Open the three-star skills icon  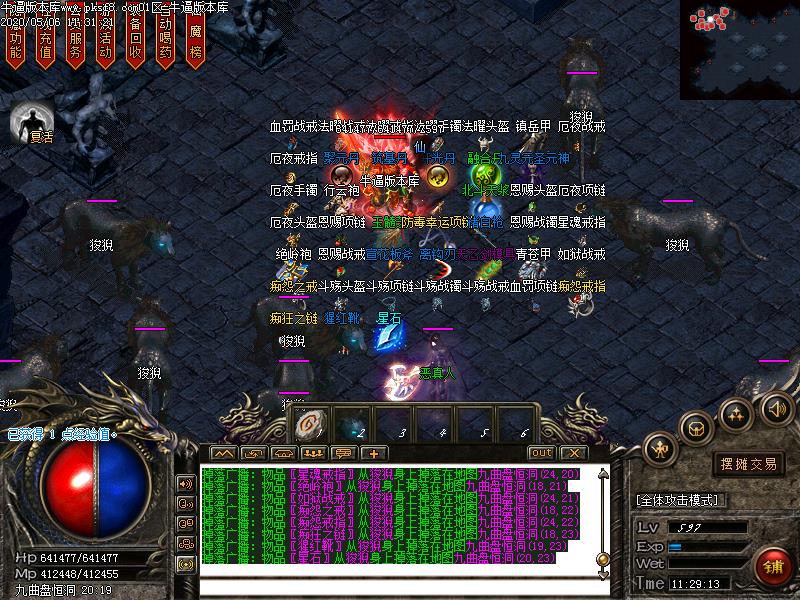(737, 413)
